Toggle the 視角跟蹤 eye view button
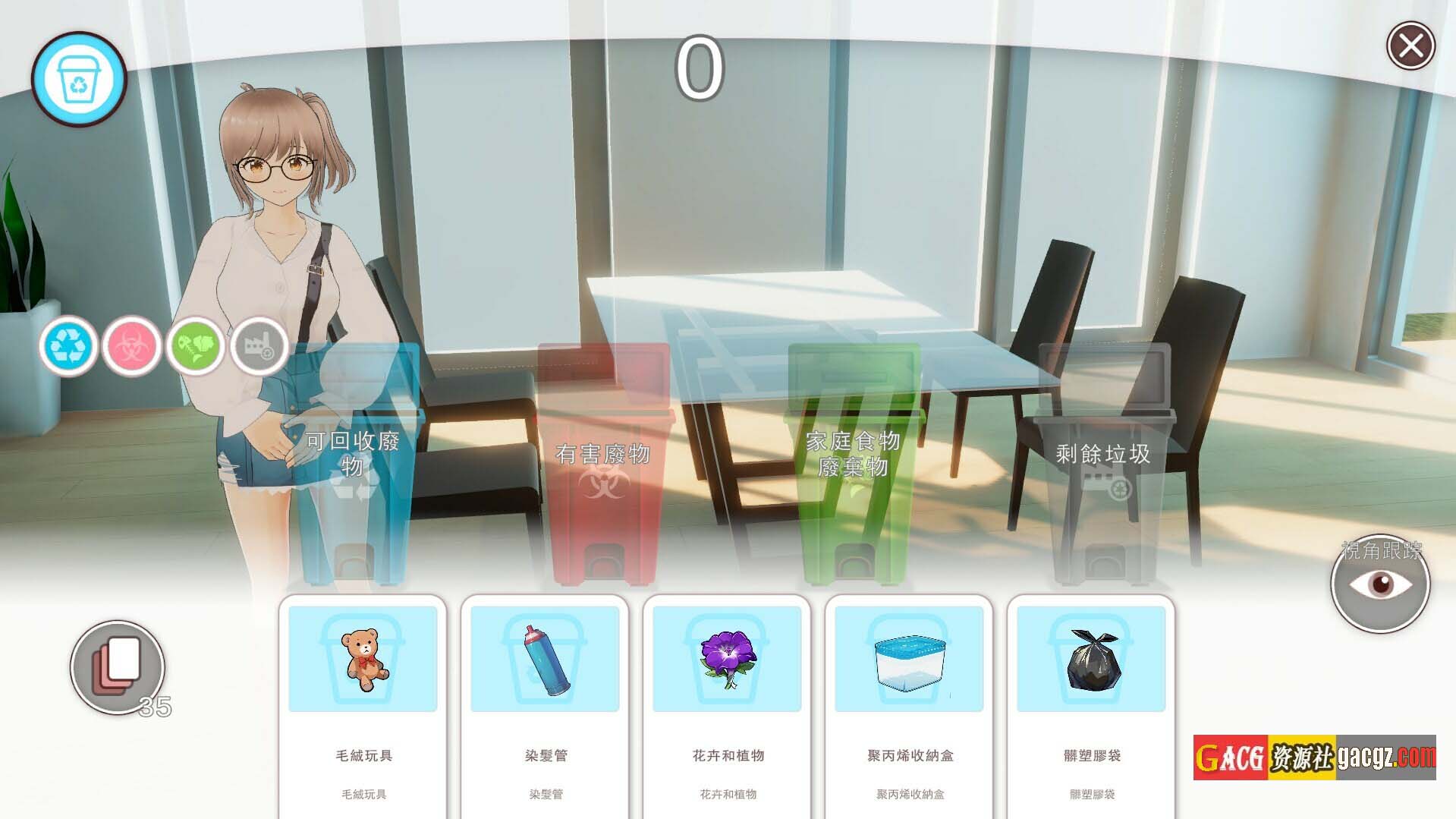The image size is (1456, 819). pos(1379,584)
